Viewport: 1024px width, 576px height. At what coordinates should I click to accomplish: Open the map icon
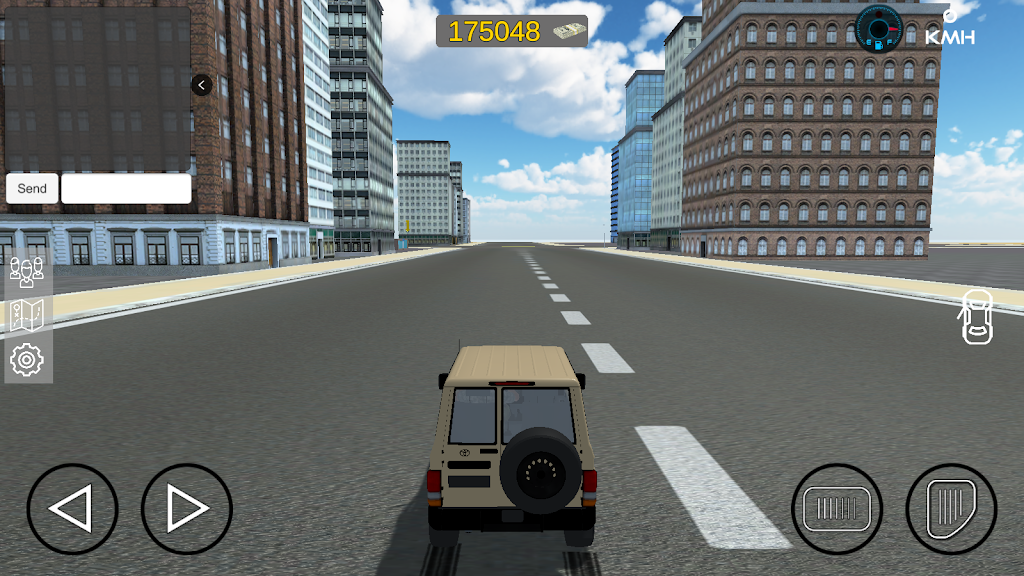click(27, 315)
